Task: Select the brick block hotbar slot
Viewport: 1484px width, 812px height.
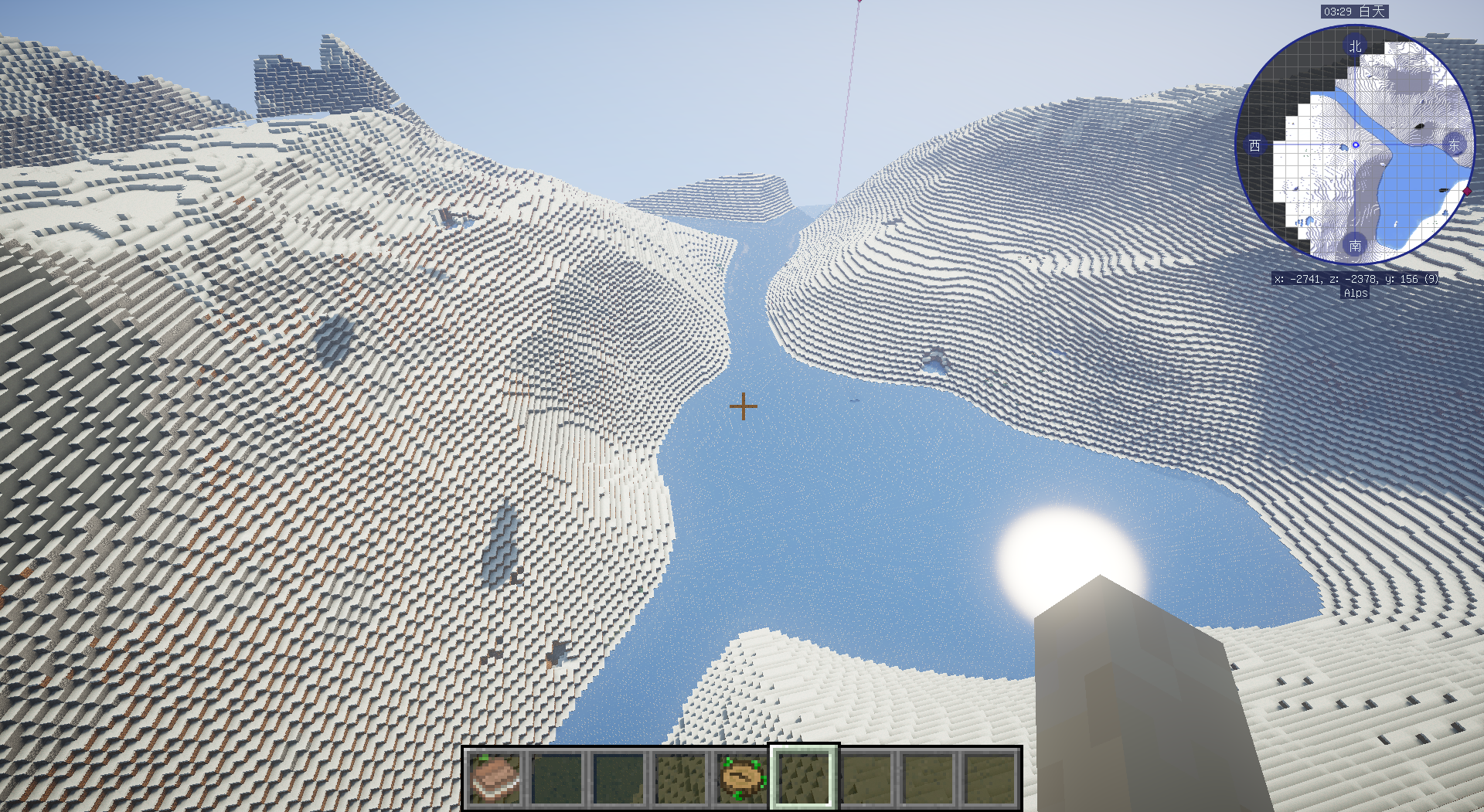Action: click(x=495, y=778)
